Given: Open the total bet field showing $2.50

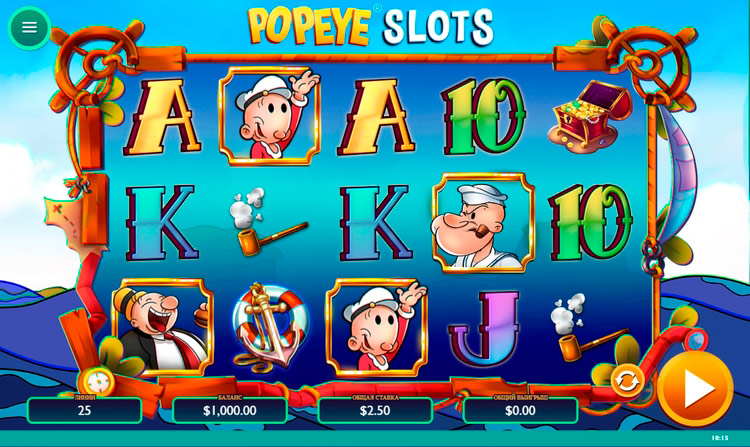Looking at the screenshot, I should click(375, 410).
